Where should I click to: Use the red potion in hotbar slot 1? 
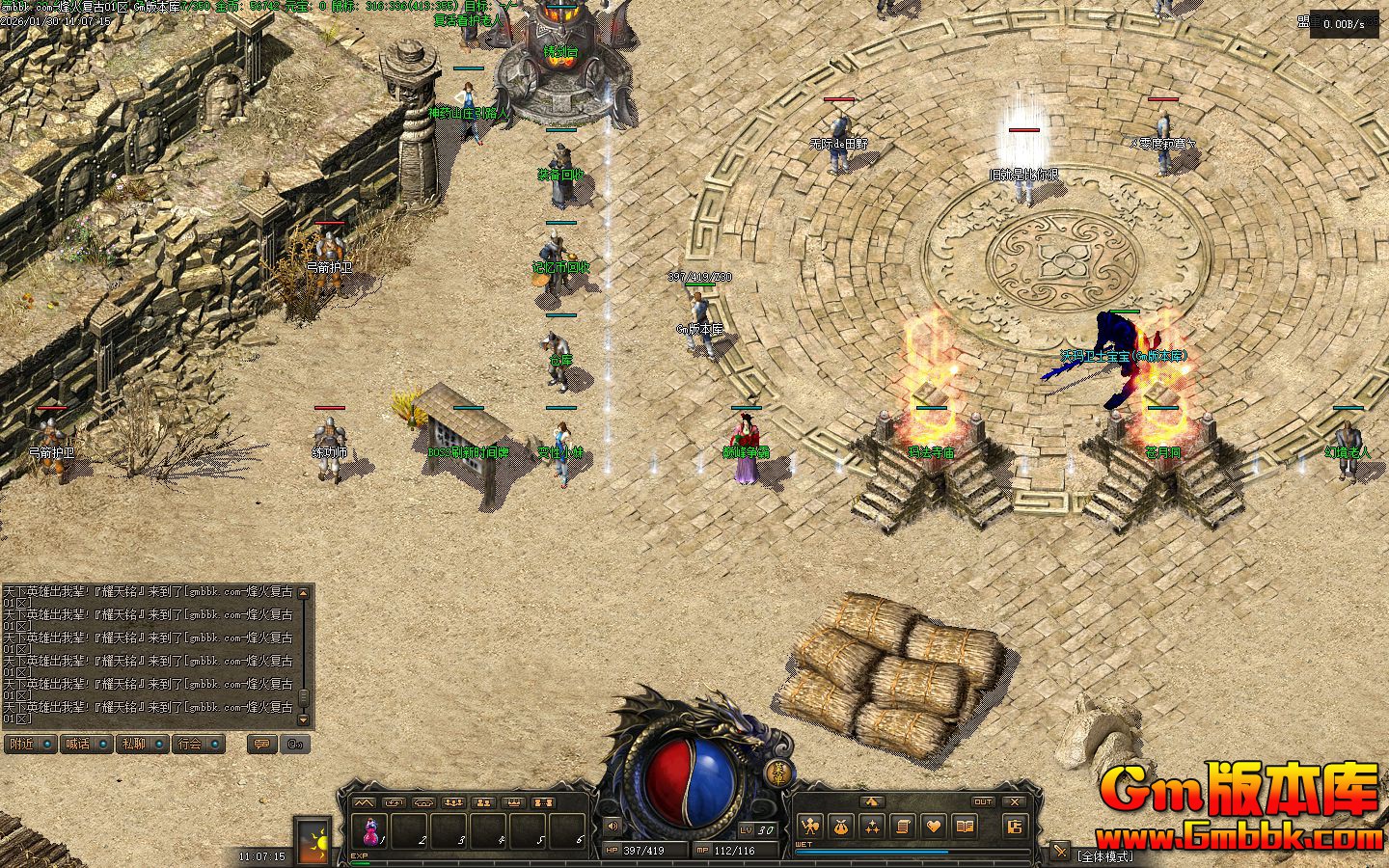pyautogui.click(x=371, y=830)
